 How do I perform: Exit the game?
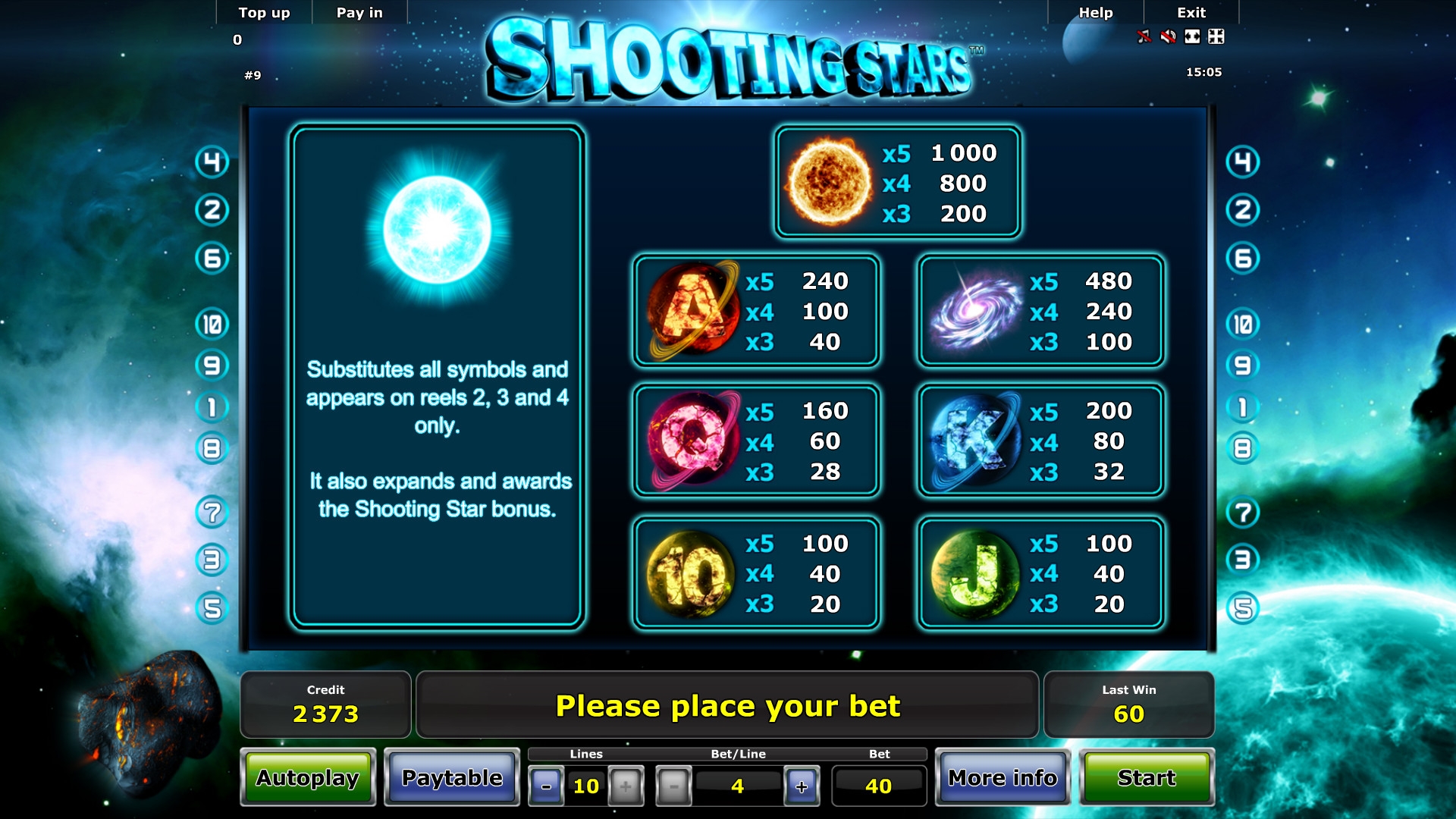(1191, 13)
